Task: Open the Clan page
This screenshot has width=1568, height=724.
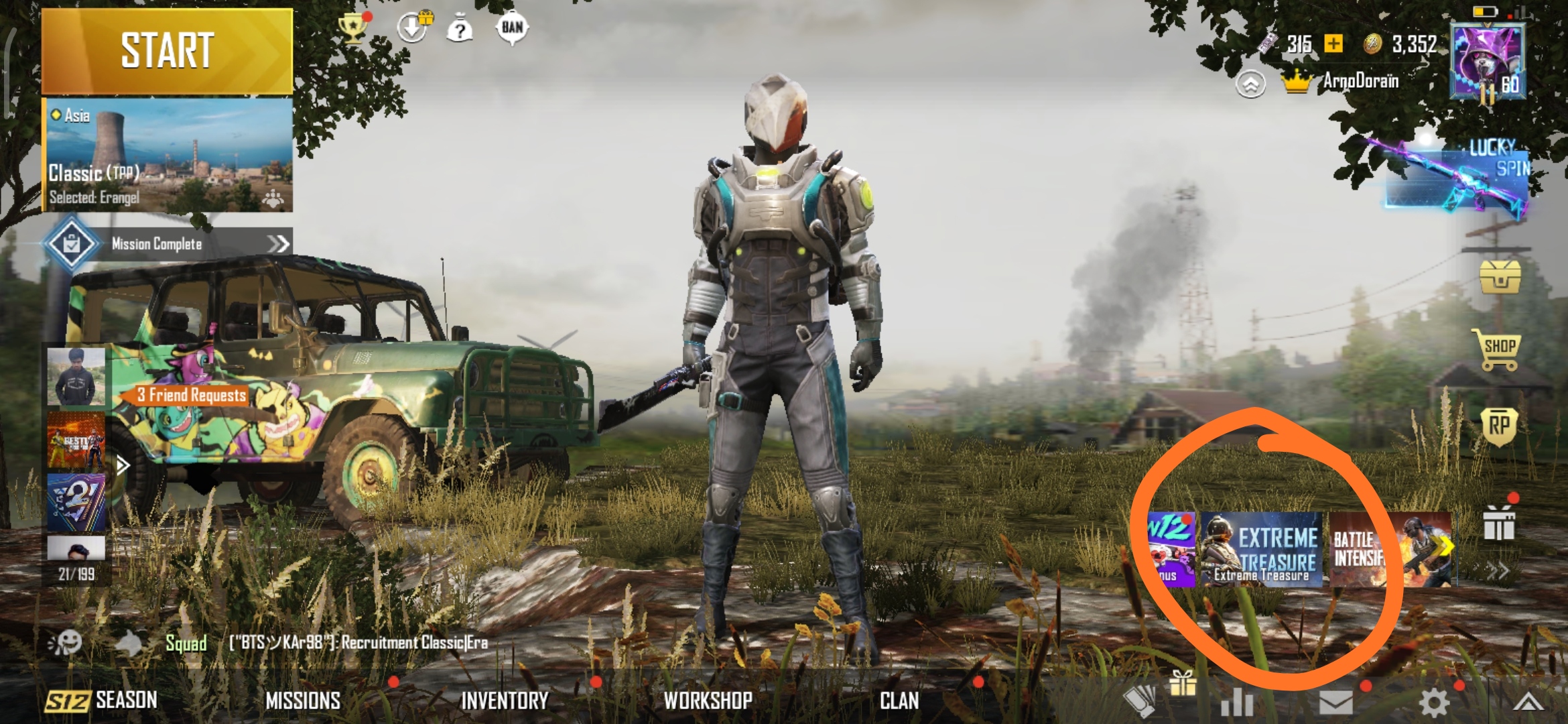Action: pos(899,701)
